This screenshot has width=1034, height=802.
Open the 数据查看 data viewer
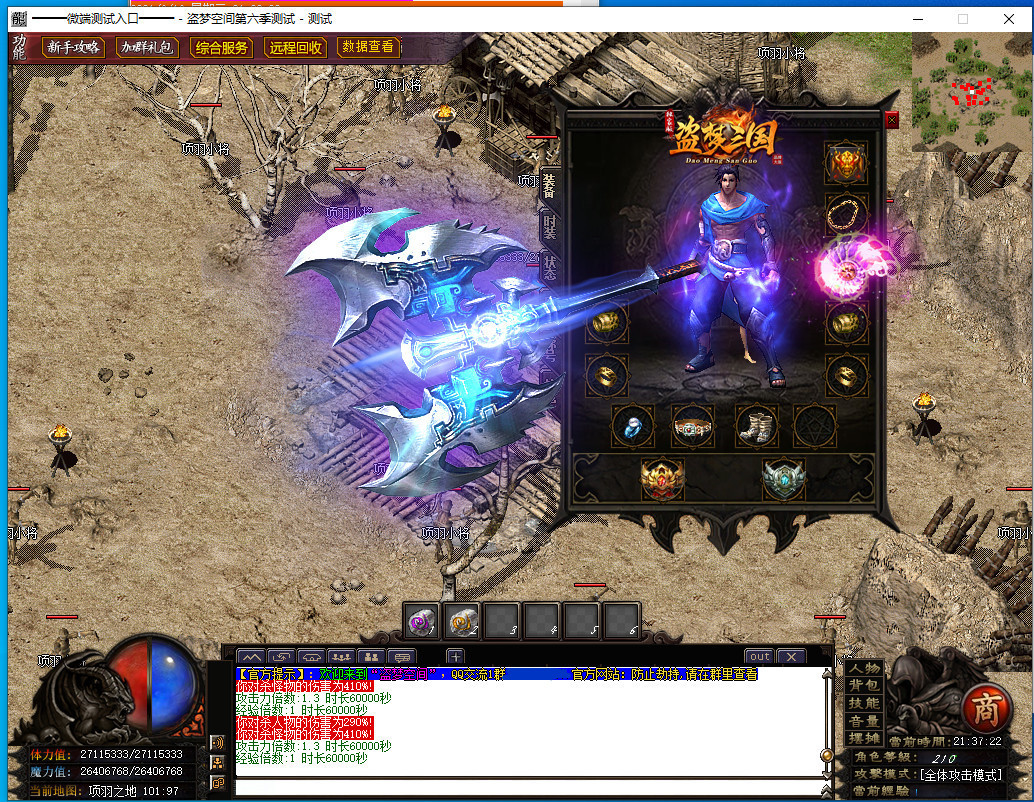pos(368,46)
